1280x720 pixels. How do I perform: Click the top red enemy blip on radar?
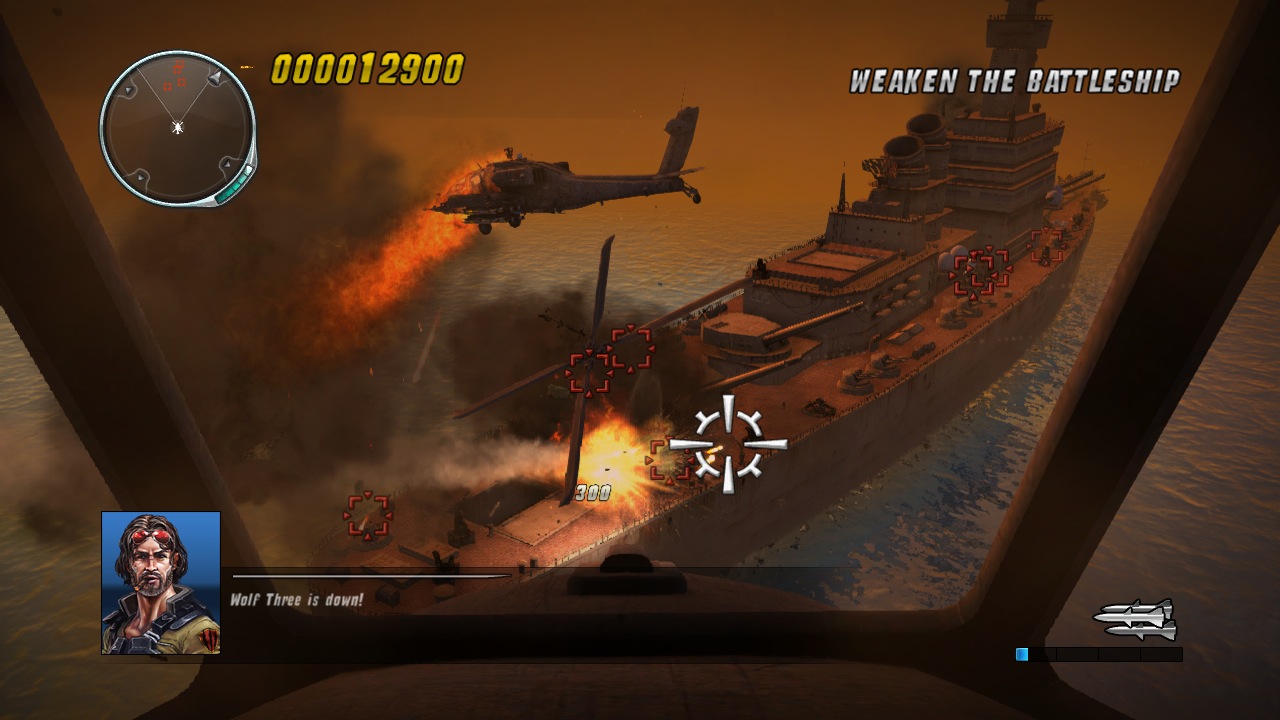coord(179,65)
